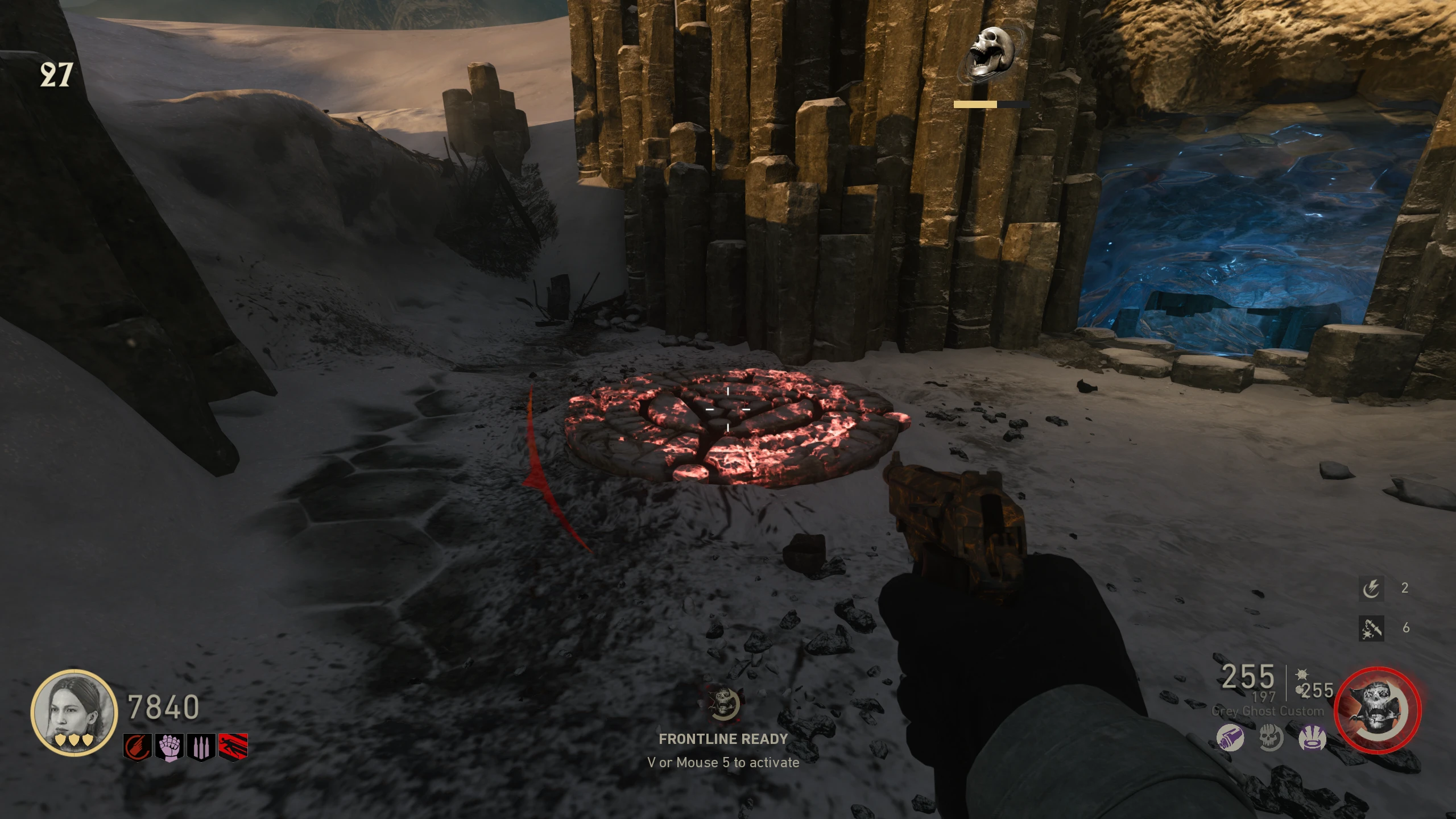Click the spiked grenade equipment icon
Viewport: 1456px width, 819px height.
coord(1301,676)
